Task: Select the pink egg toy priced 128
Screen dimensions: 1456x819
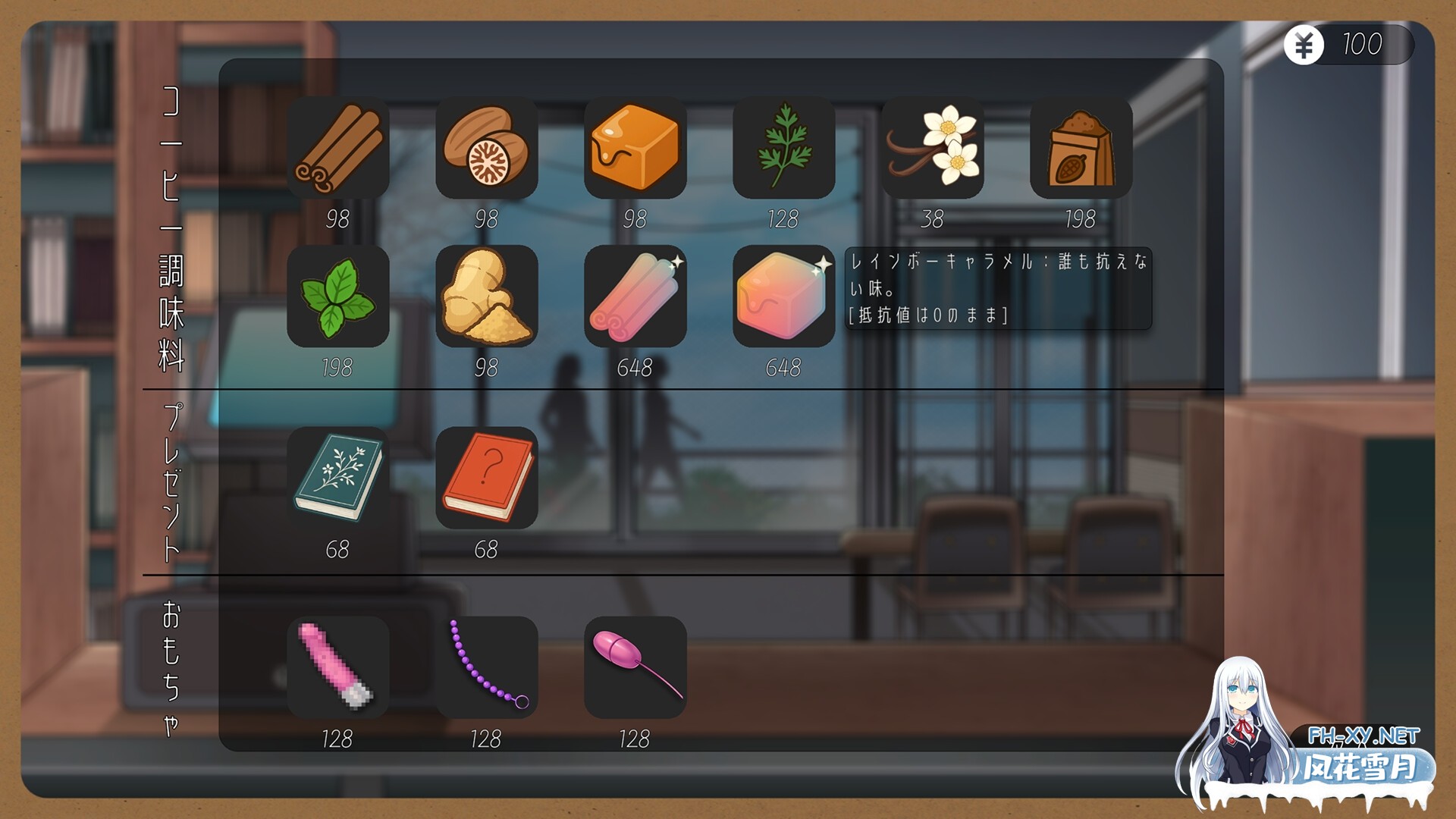Action: point(637,666)
